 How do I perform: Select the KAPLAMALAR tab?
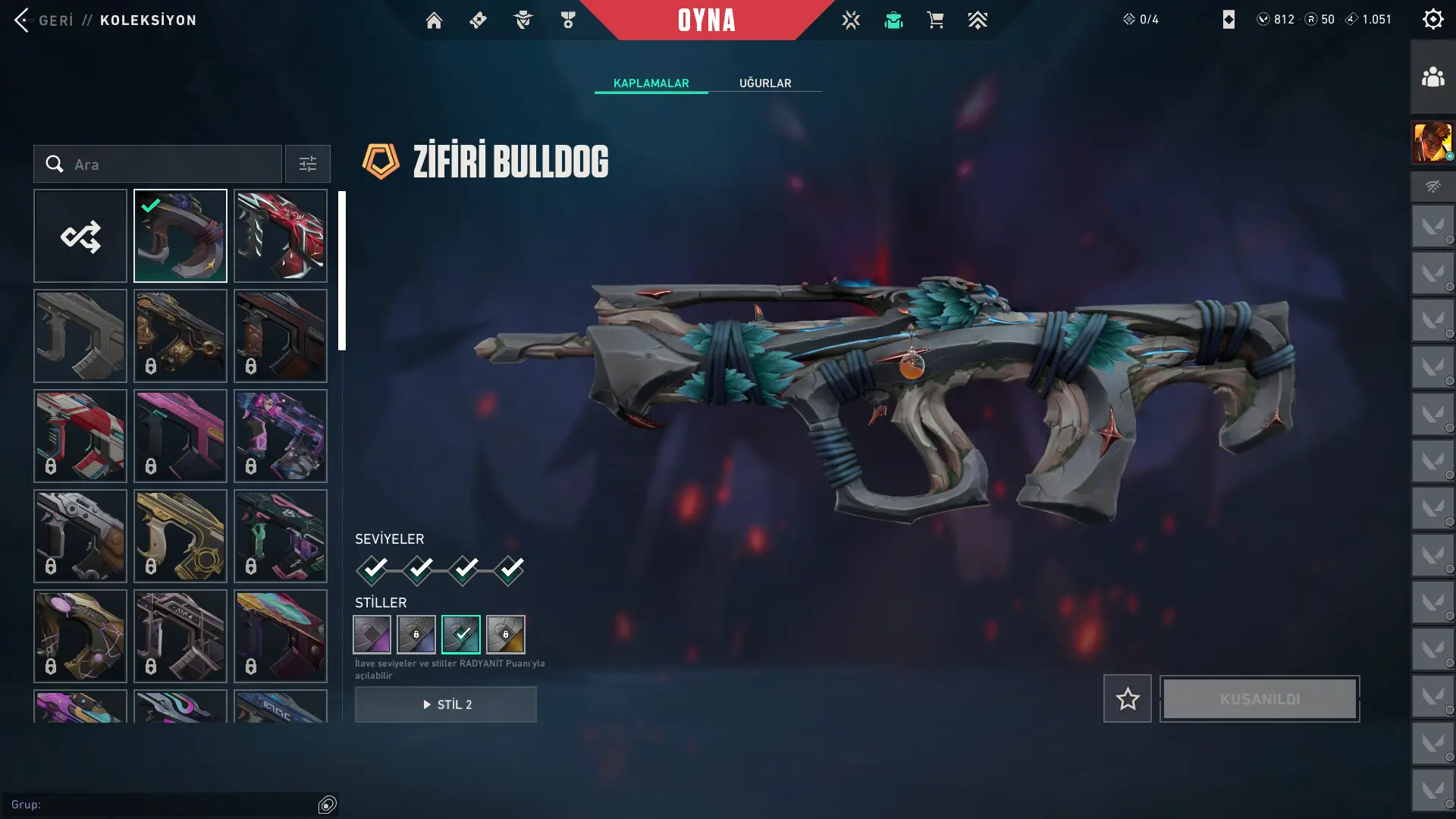tap(651, 83)
